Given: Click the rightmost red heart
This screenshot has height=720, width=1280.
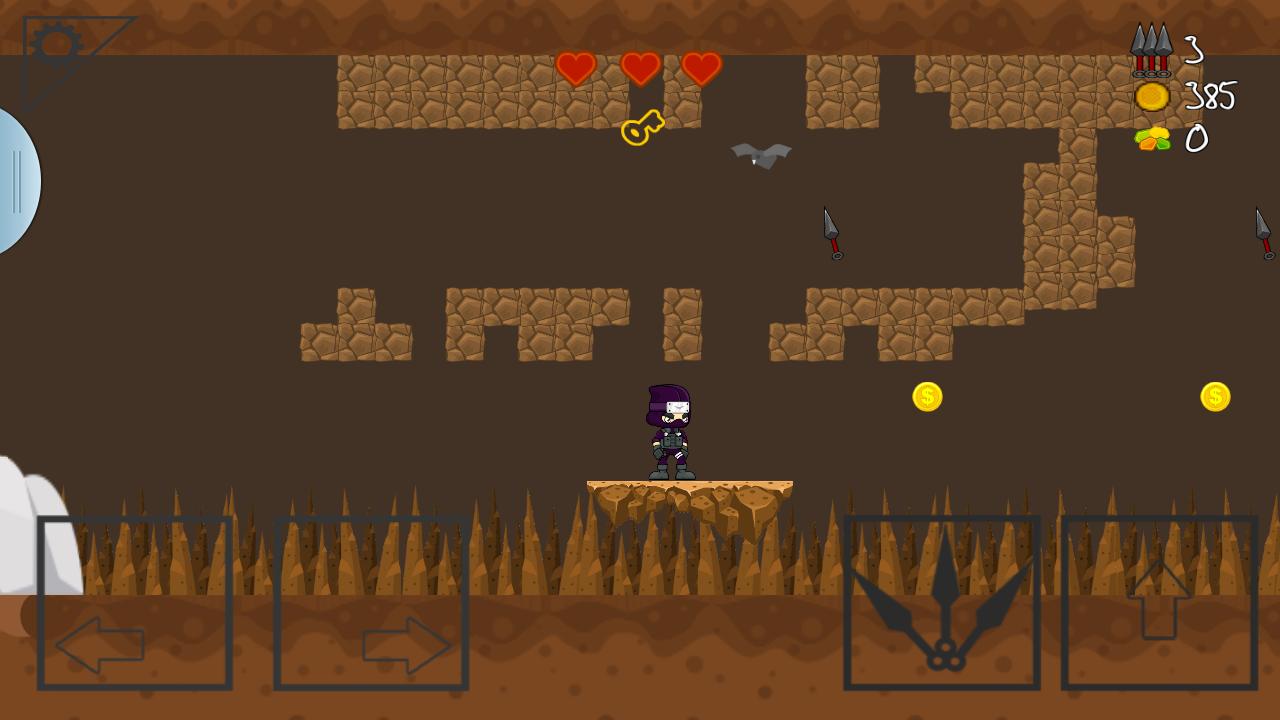Looking at the screenshot, I should coord(704,69).
